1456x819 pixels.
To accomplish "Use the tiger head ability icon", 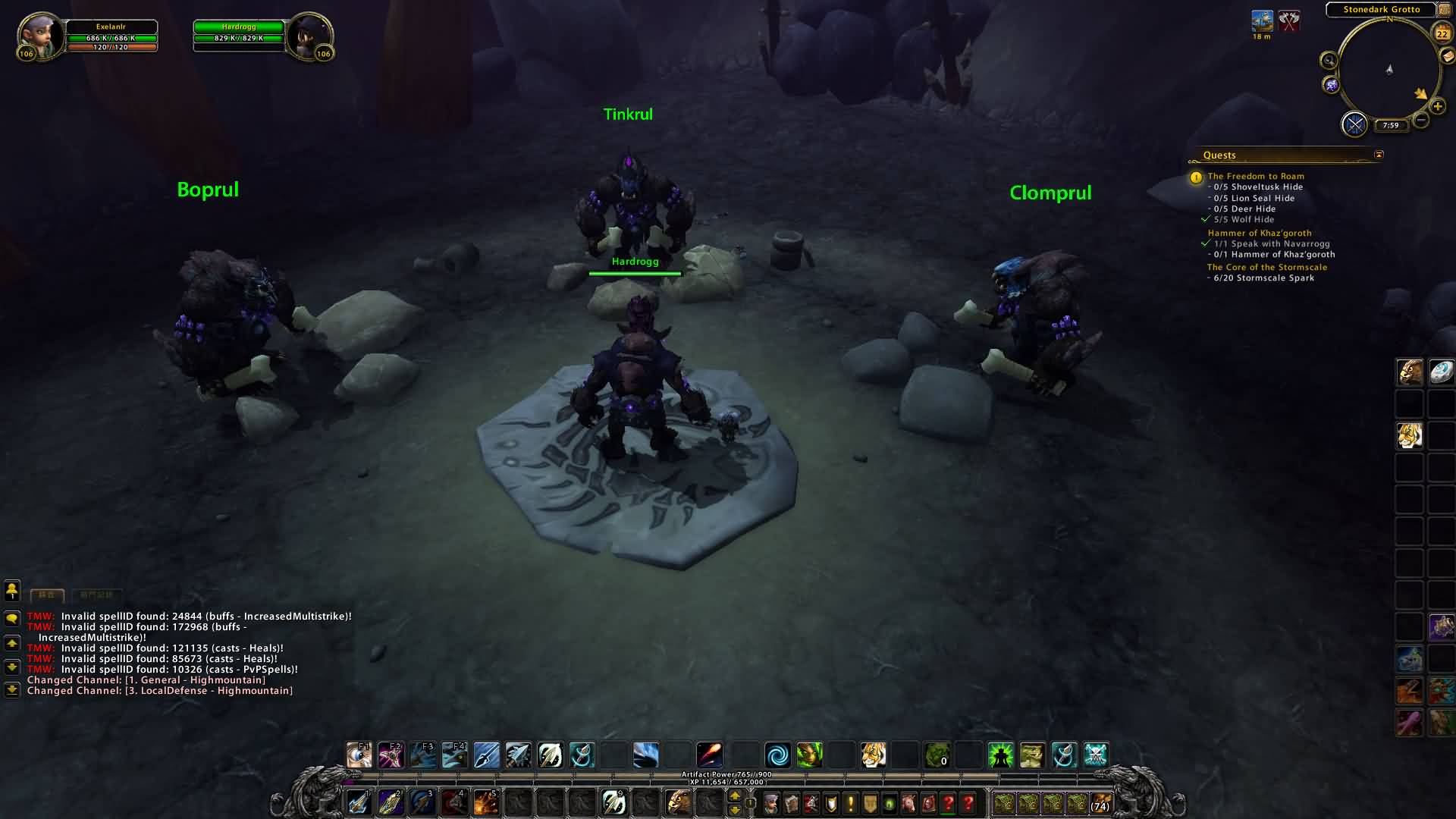I will tap(873, 755).
